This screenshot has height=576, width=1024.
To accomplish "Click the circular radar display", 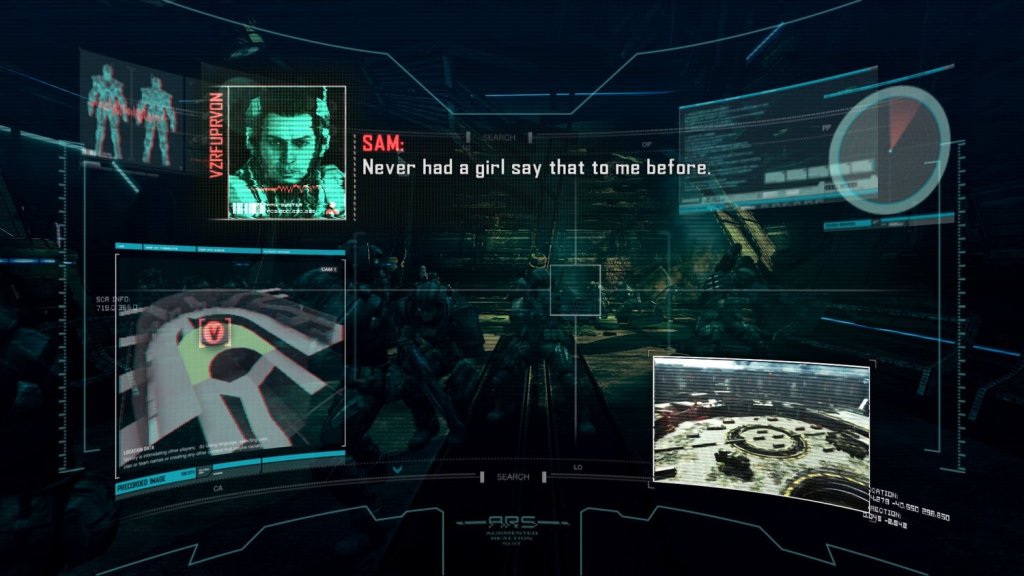I will coord(889,148).
